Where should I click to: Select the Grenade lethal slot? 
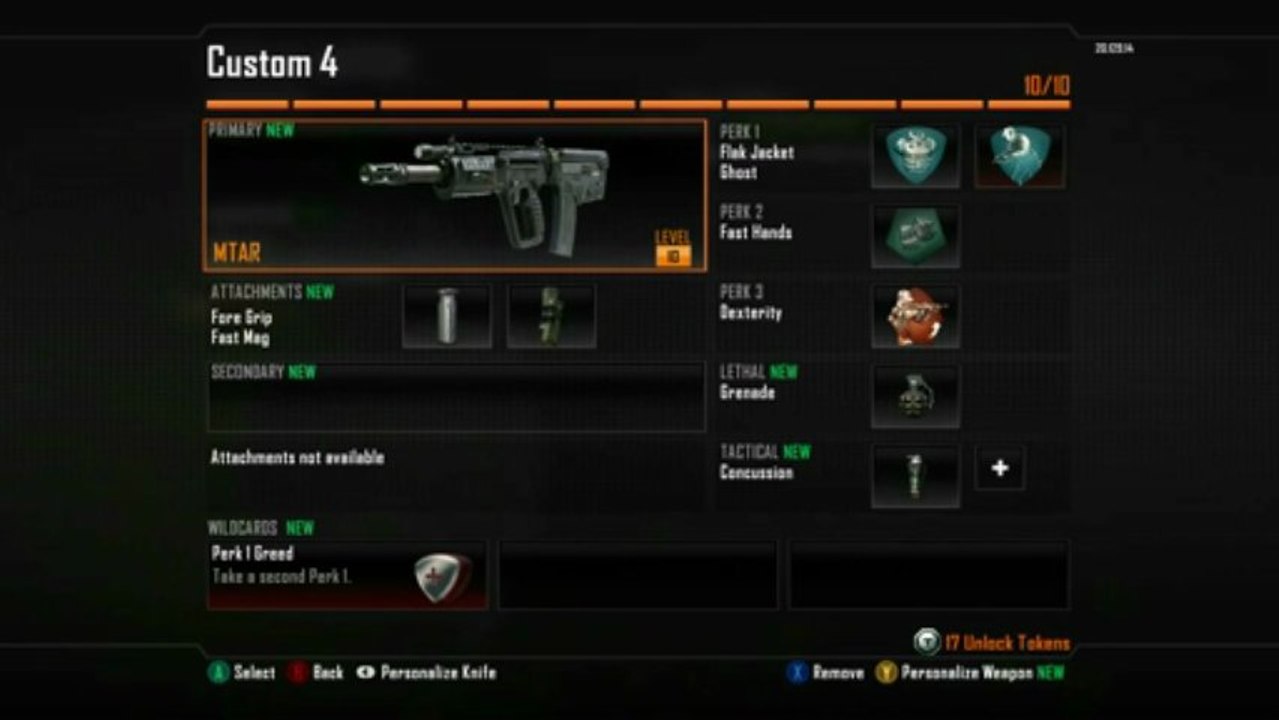[x=915, y=396]
